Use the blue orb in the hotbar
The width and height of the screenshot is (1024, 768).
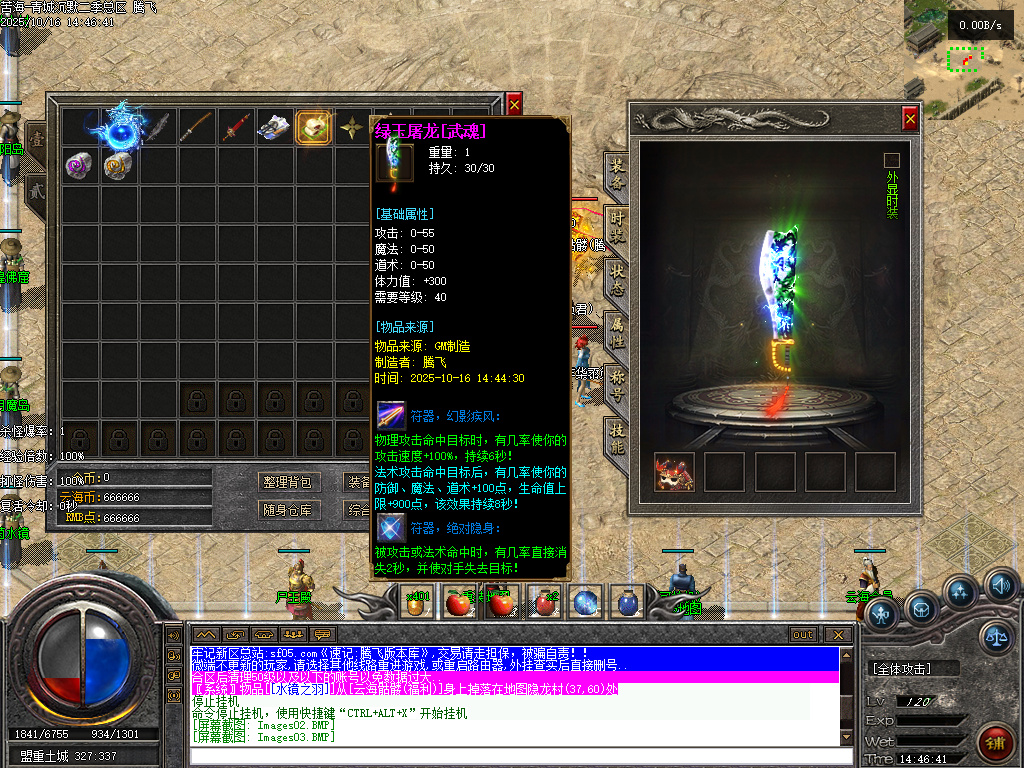click(x=585, y=602)
